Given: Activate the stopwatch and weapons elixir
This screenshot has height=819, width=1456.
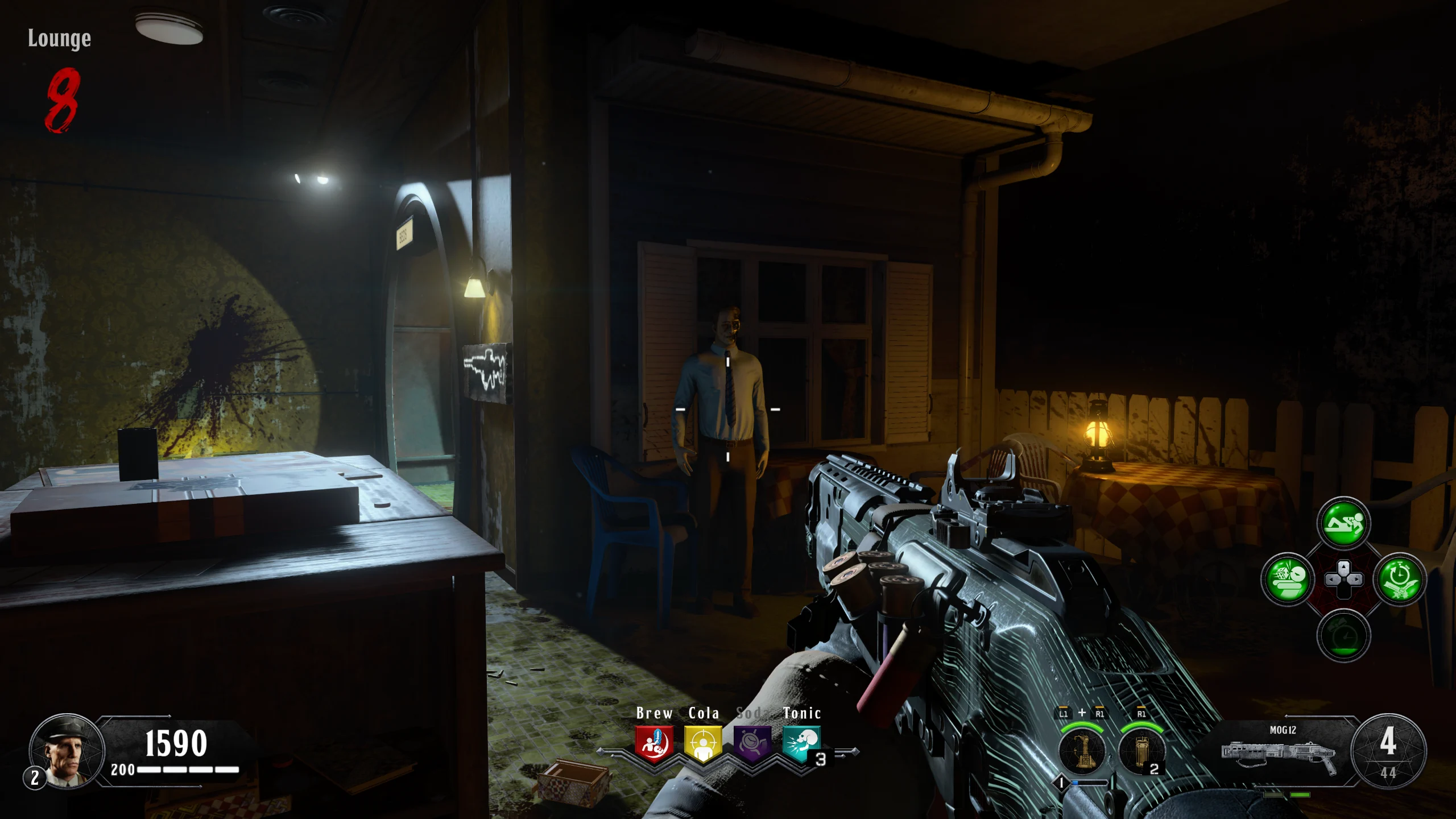Looking at the screenshot, I should 1399,579.
